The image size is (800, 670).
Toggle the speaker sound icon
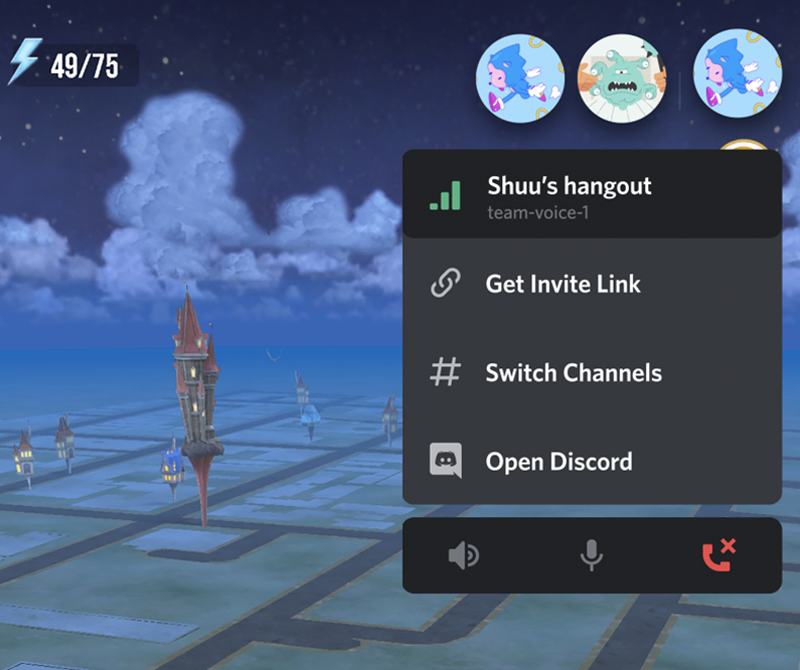coord(464,556)
